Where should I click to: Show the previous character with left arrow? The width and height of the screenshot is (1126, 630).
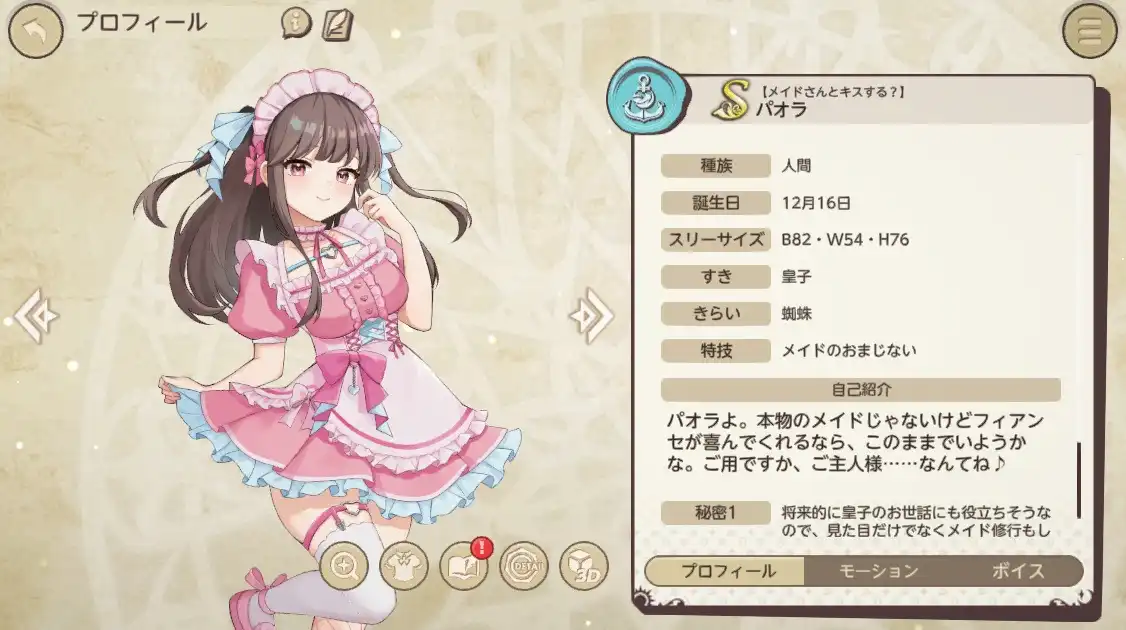click(35, 316)
